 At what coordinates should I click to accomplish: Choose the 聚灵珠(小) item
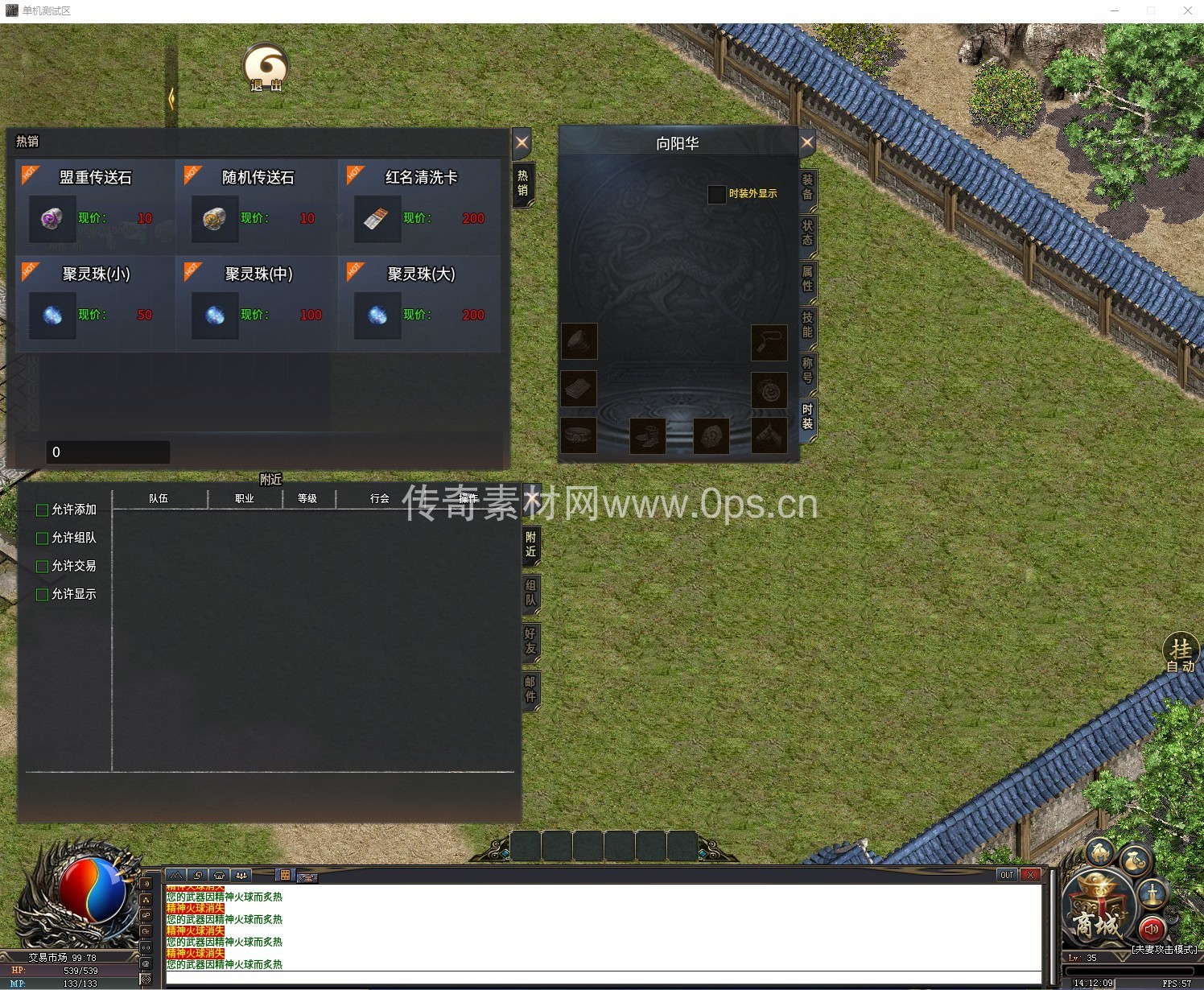[53, 315]
